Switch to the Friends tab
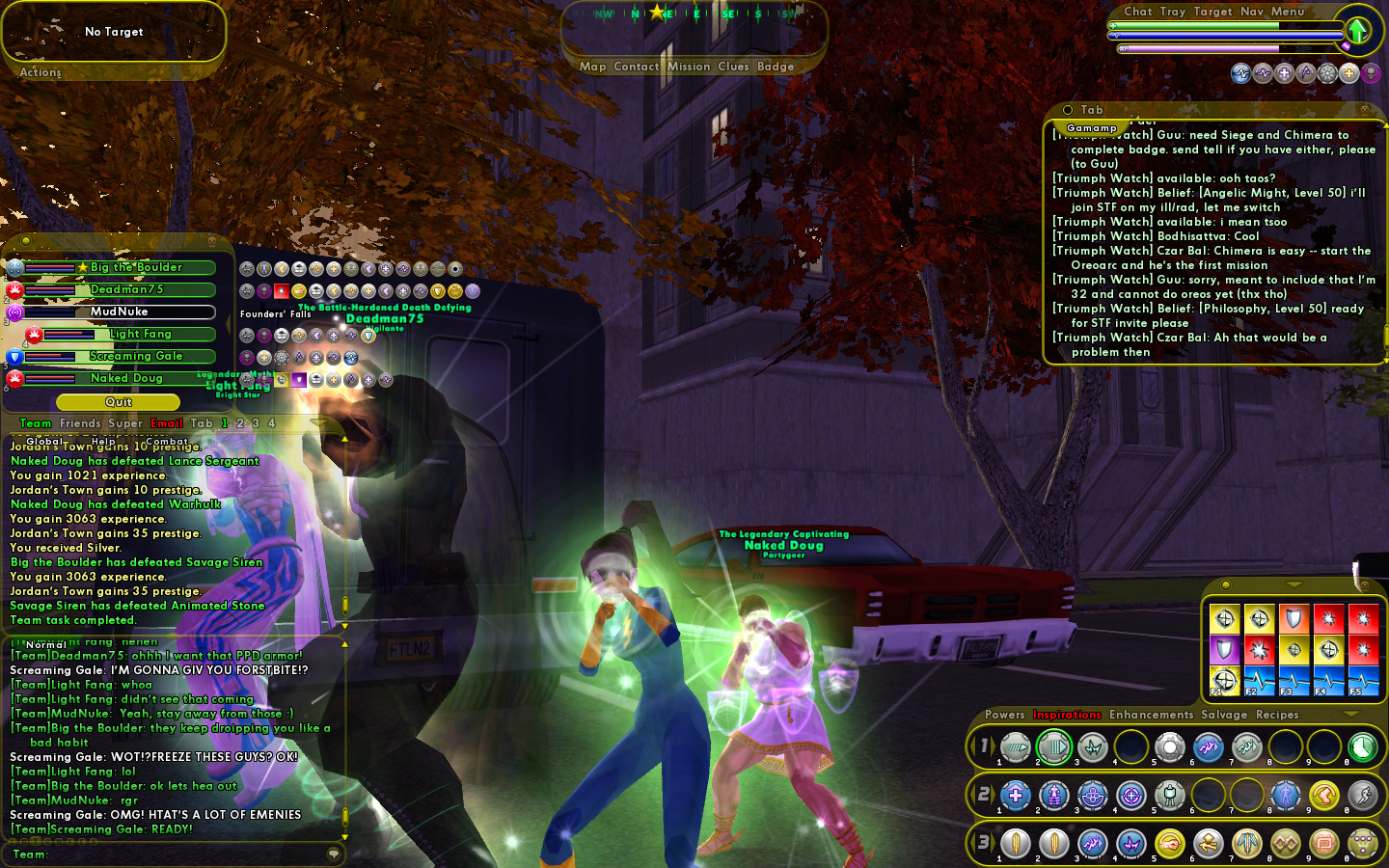This screenshot has width=1389, height=868. (80, 423)
